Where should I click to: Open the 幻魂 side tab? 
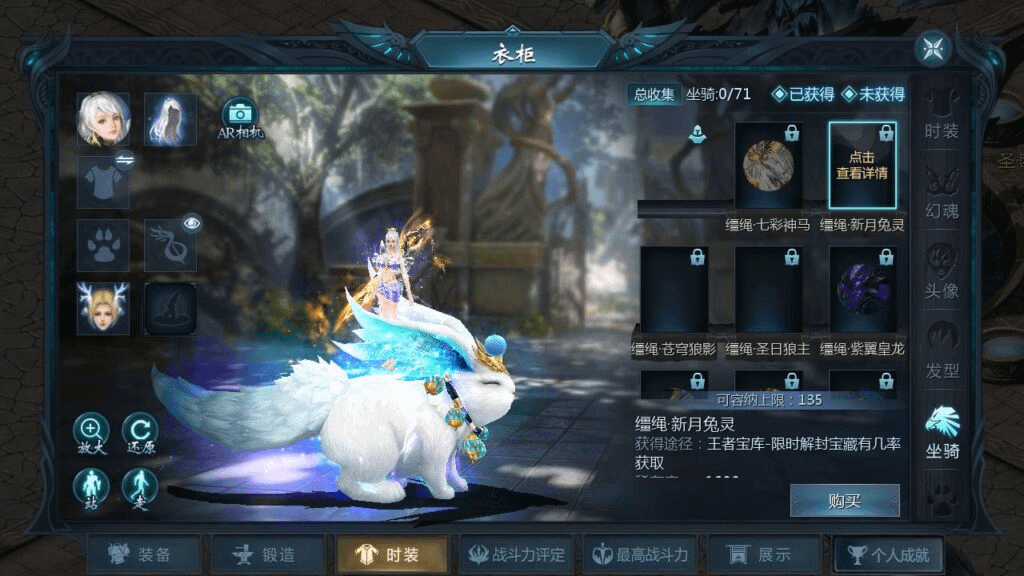941,196
